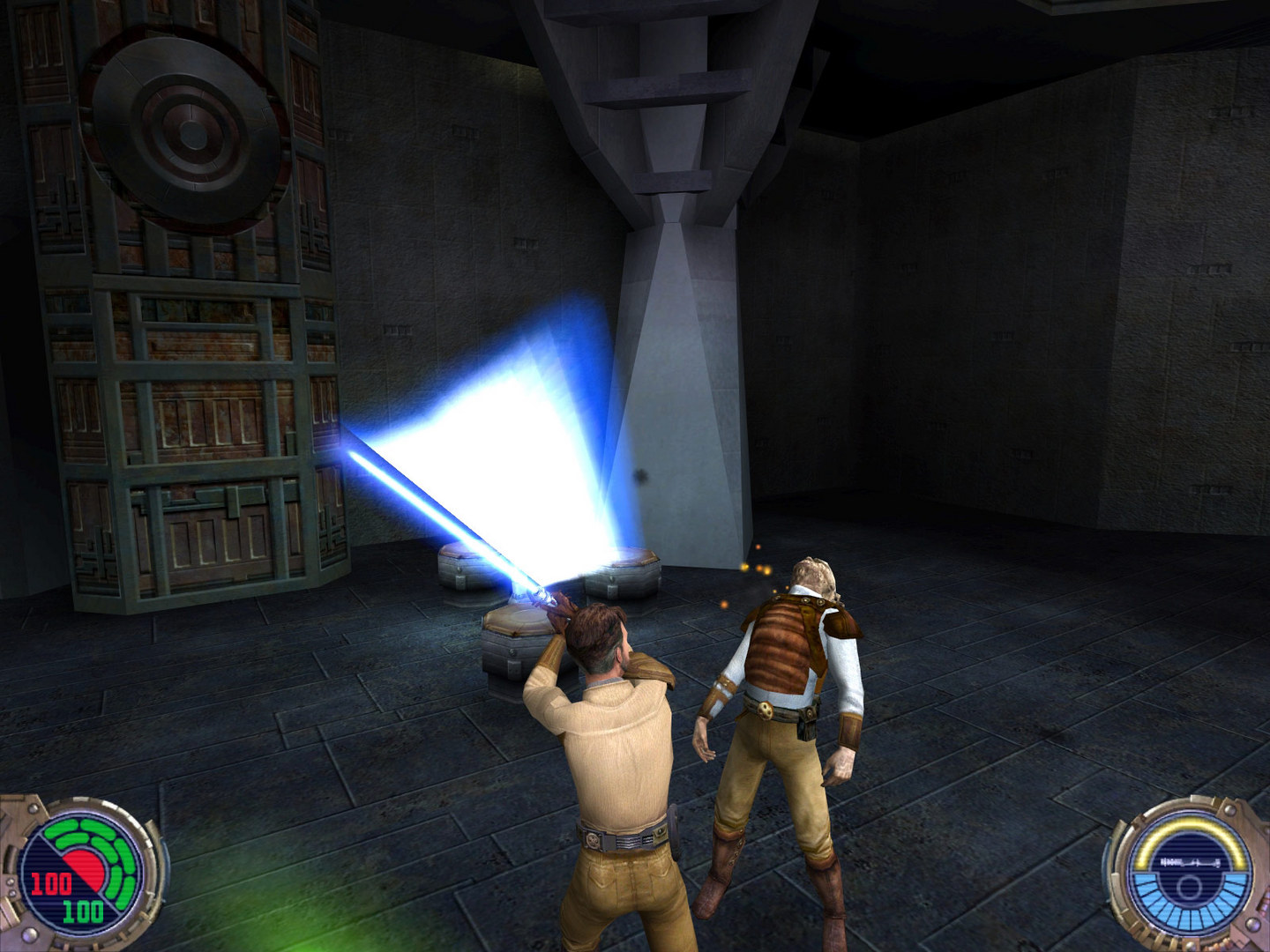Click the green 100 shield readout

(83, 911)
